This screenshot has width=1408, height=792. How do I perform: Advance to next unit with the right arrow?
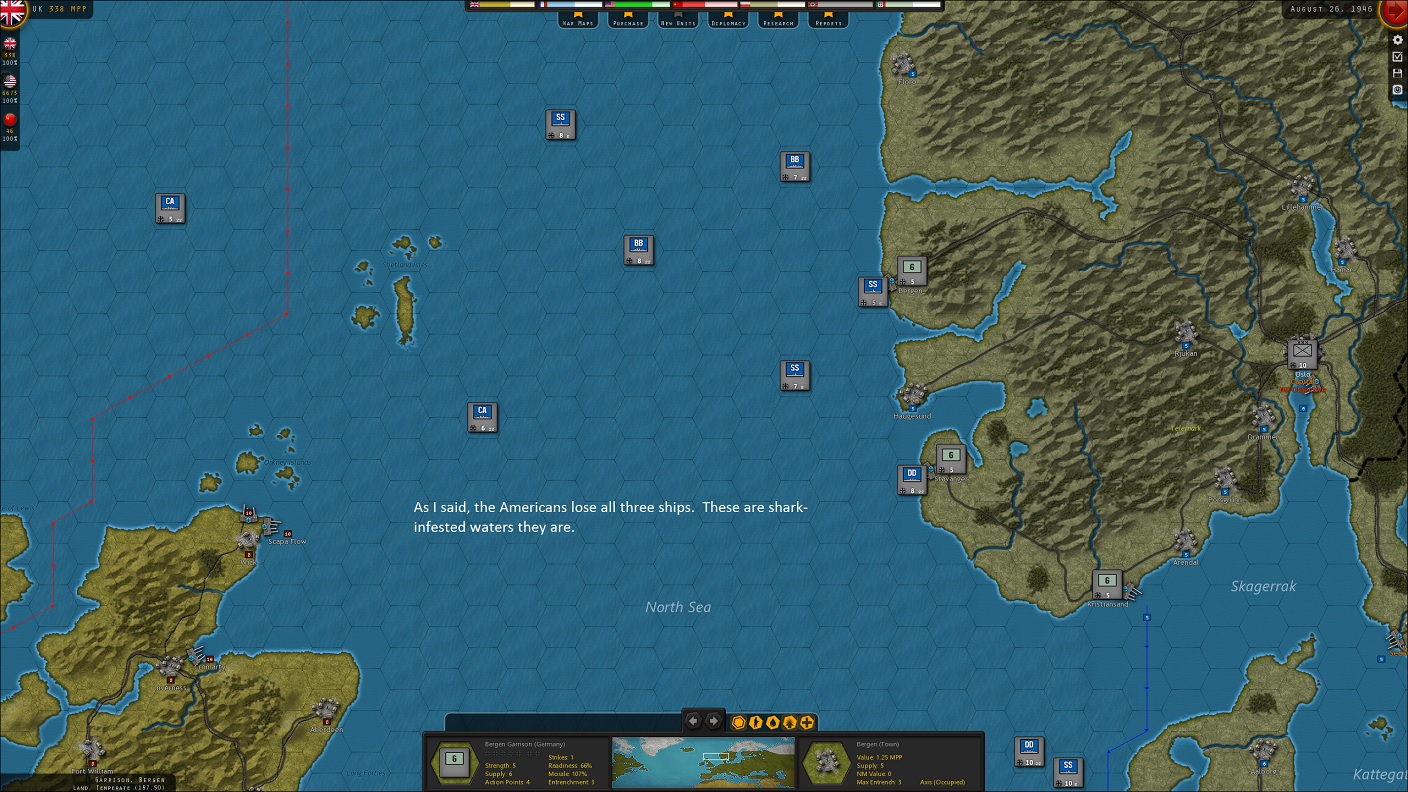pyautogui.click(x=714, y=720)
